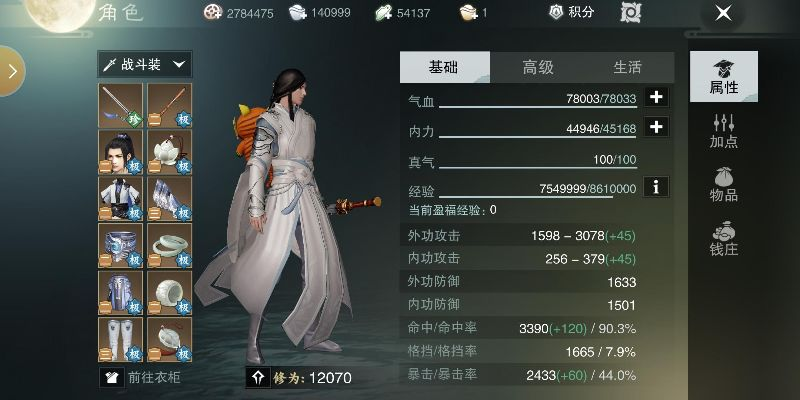800x400 pixels.
Task: Open the 加点 stat allocation page
Action: click(724, 130)
